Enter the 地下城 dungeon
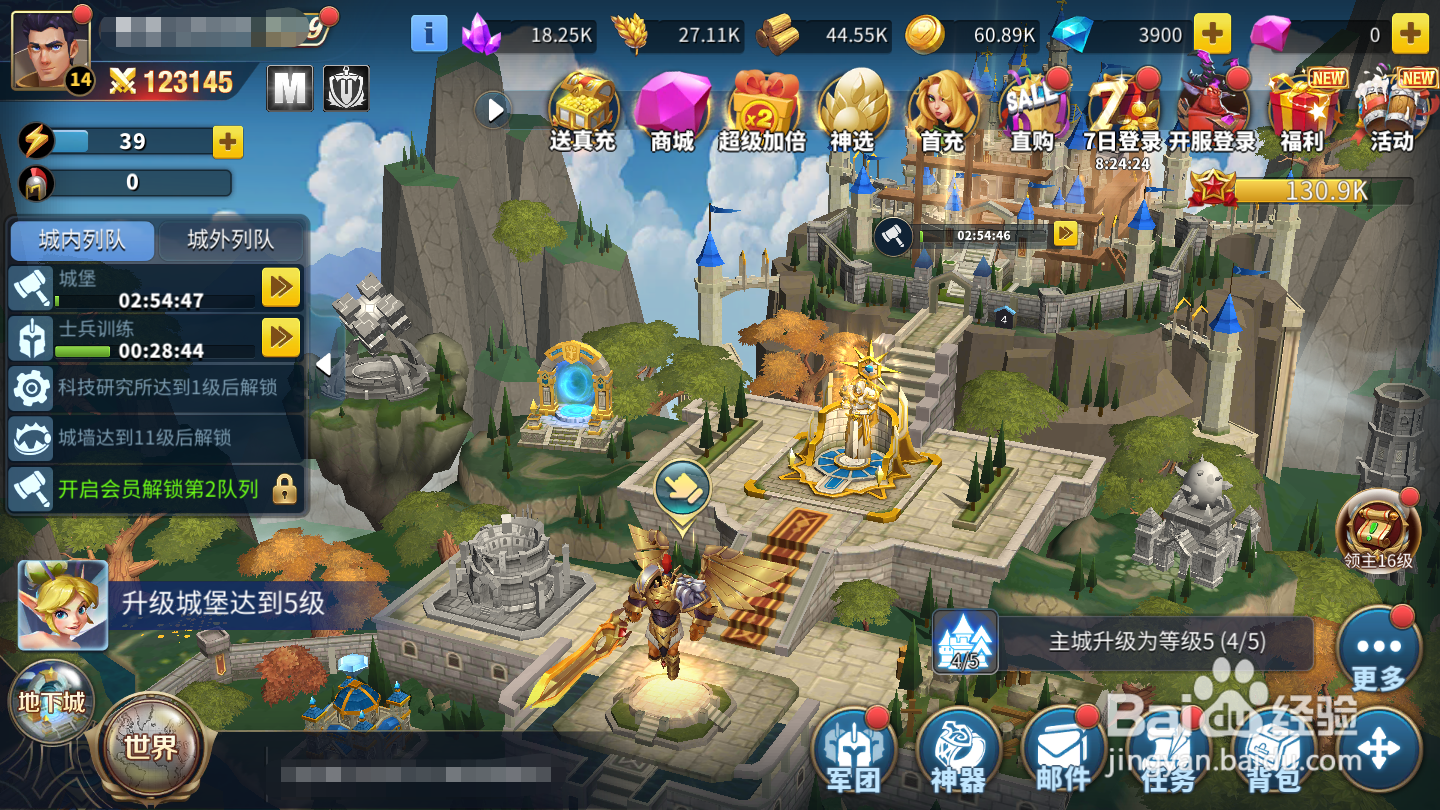1440x810 pixels. point(50,700)
